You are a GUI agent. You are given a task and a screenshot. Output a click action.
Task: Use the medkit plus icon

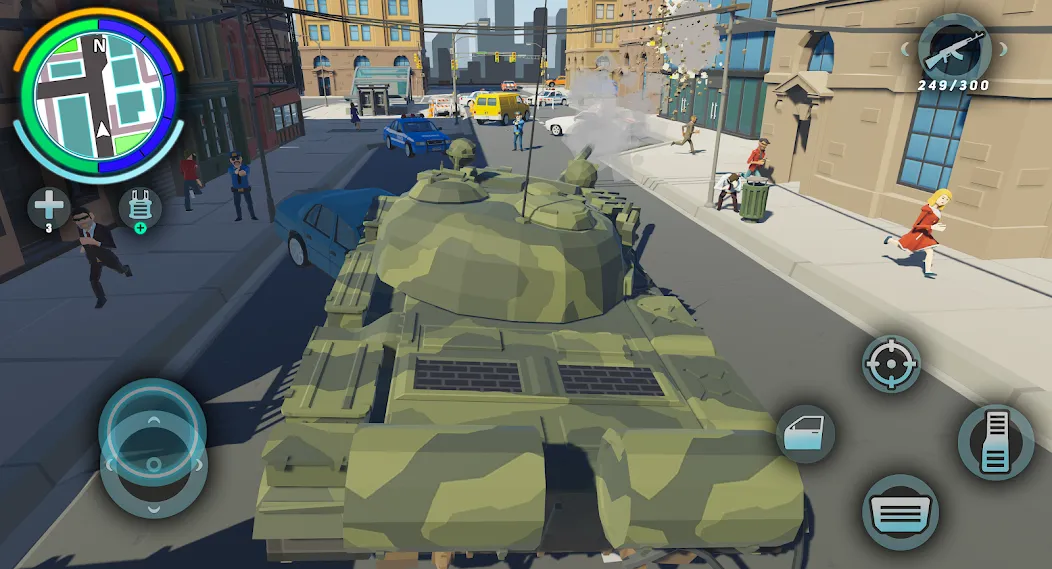click(x=47, y=207)
